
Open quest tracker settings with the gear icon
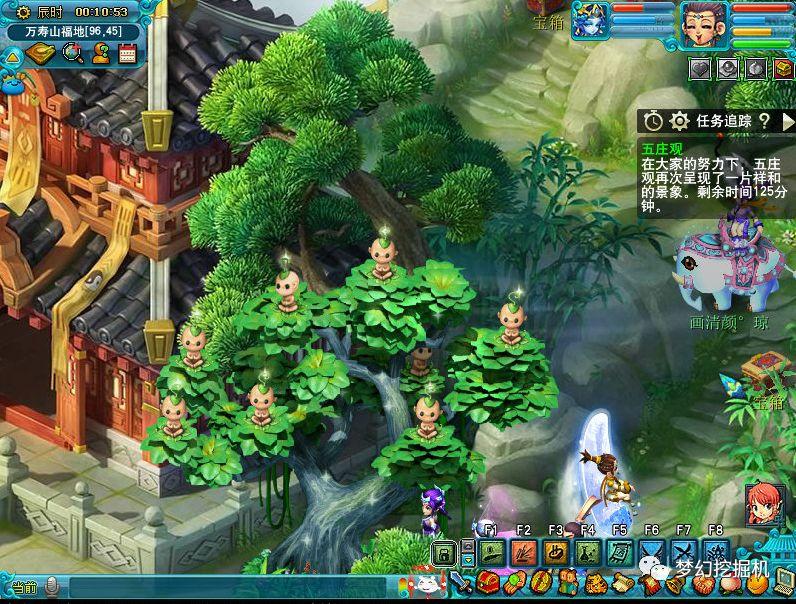click(x=680, y=121)
